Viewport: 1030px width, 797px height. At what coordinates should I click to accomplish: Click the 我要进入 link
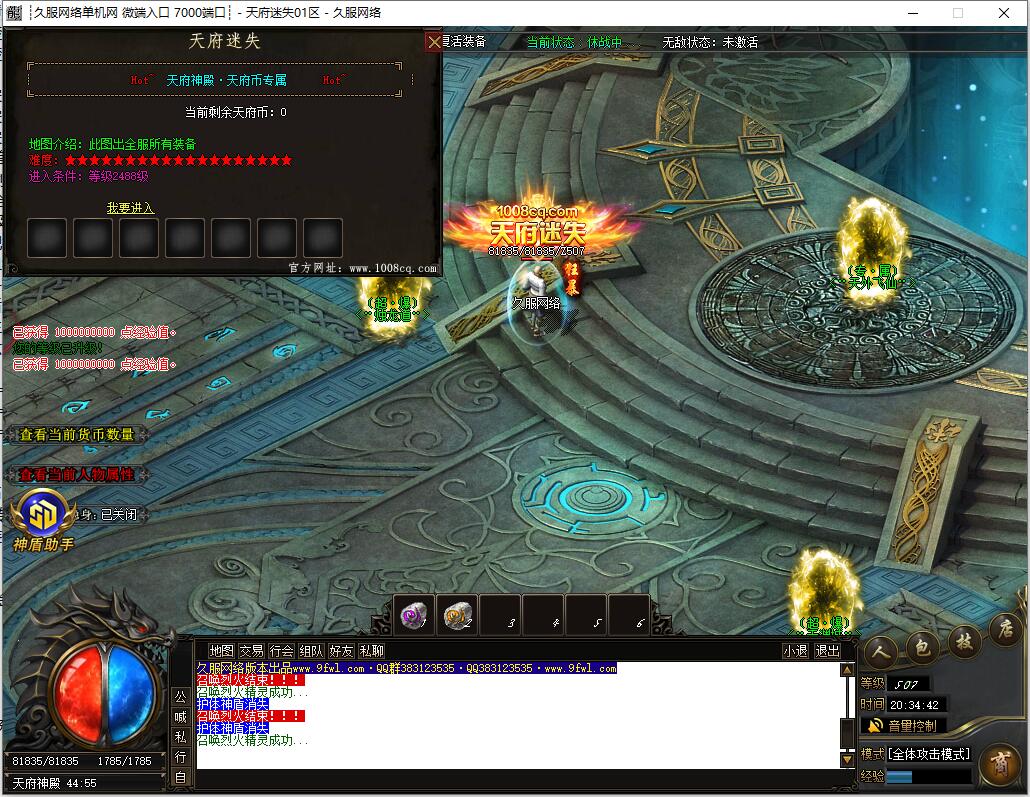pos(130,208)
